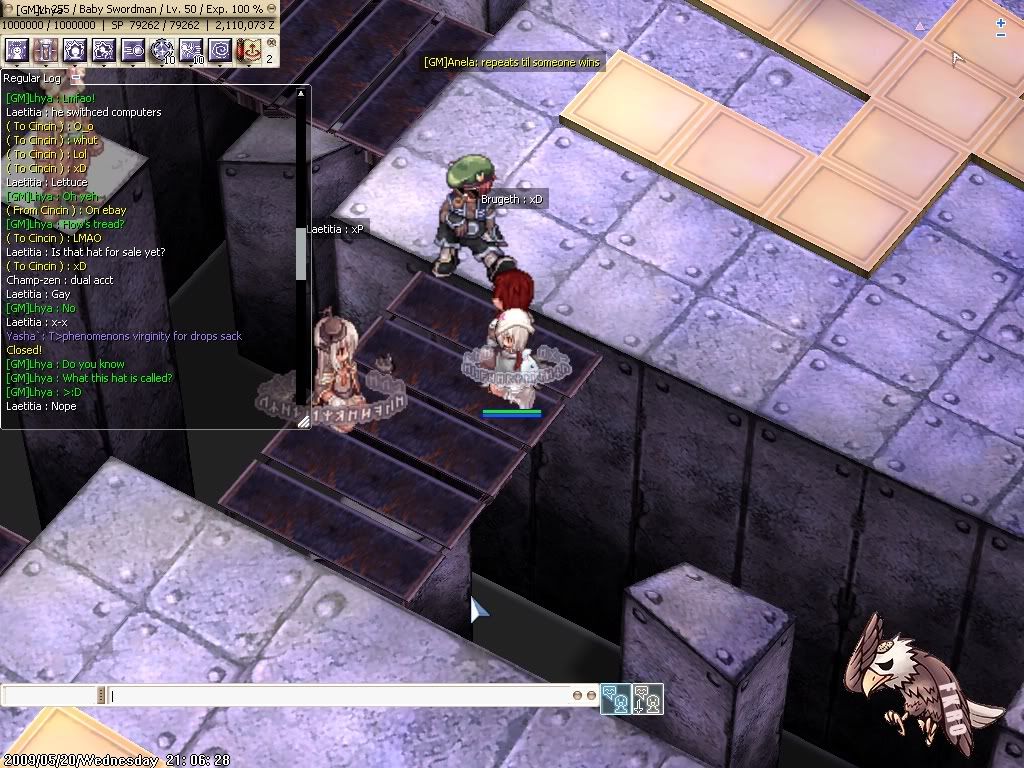Use the hourglass potion hotbar slot

[x=45, y=50]
